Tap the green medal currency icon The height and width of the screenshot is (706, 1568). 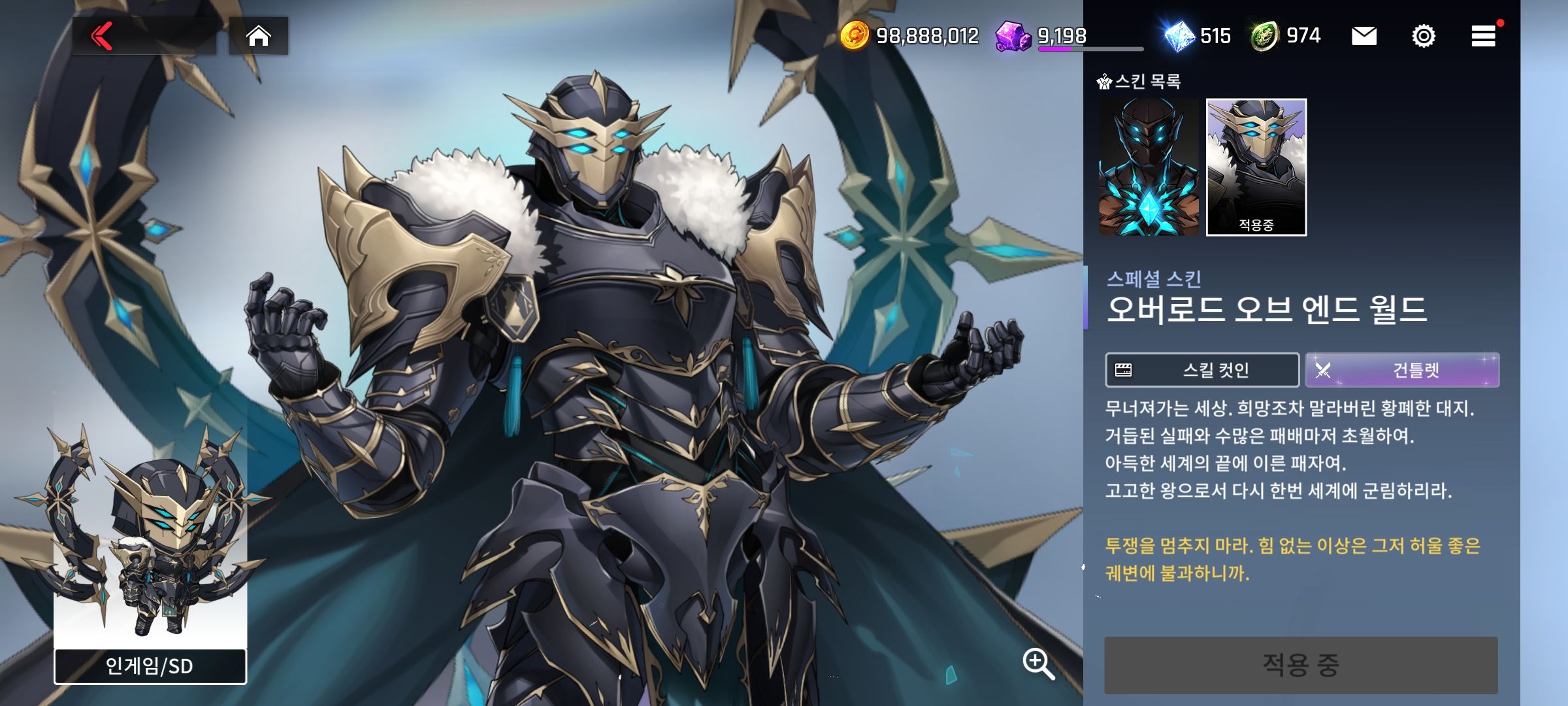pyautogui.click(x=1265, y=36)
